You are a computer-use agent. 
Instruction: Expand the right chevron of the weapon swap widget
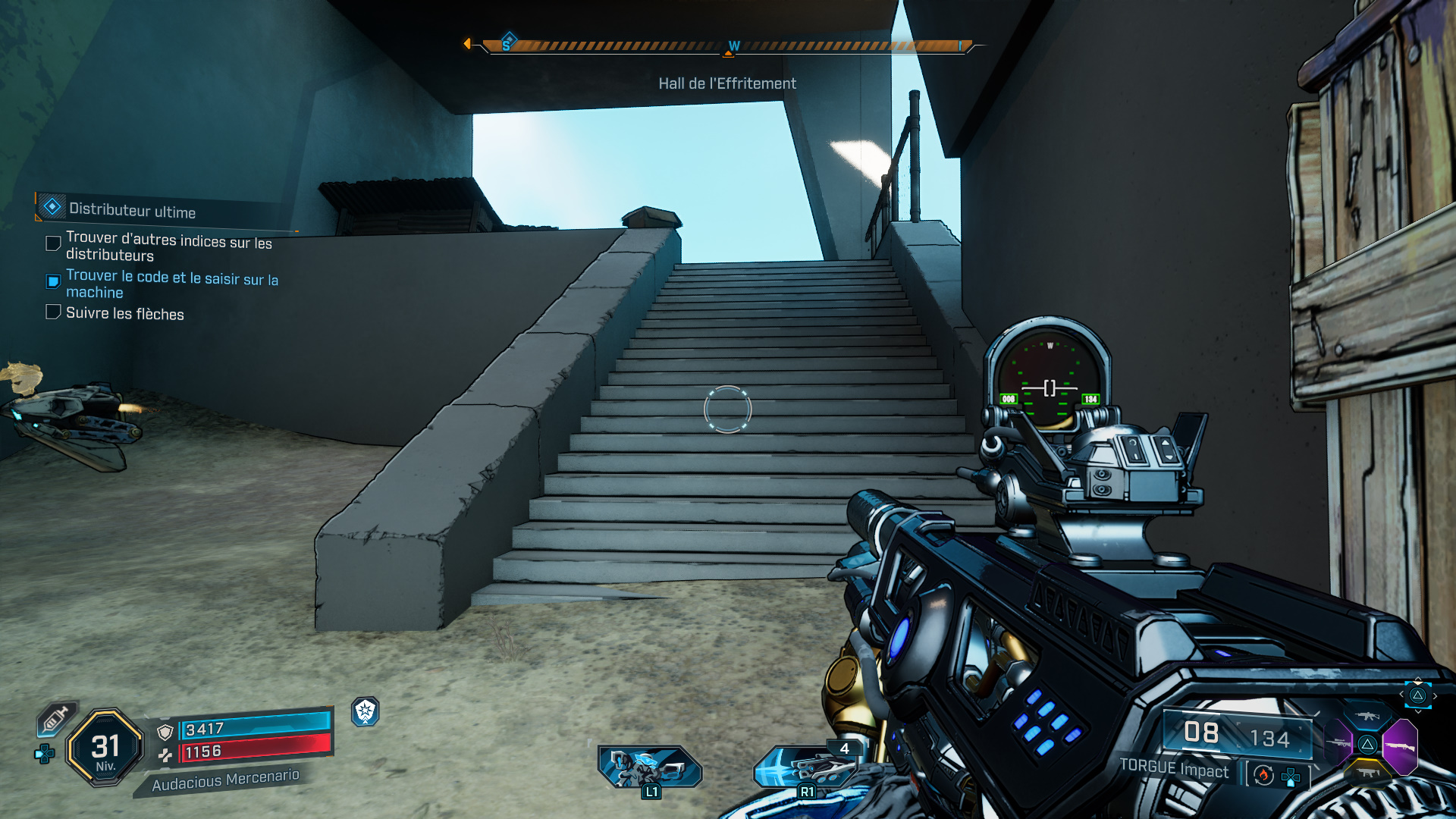click(1435, 695)
